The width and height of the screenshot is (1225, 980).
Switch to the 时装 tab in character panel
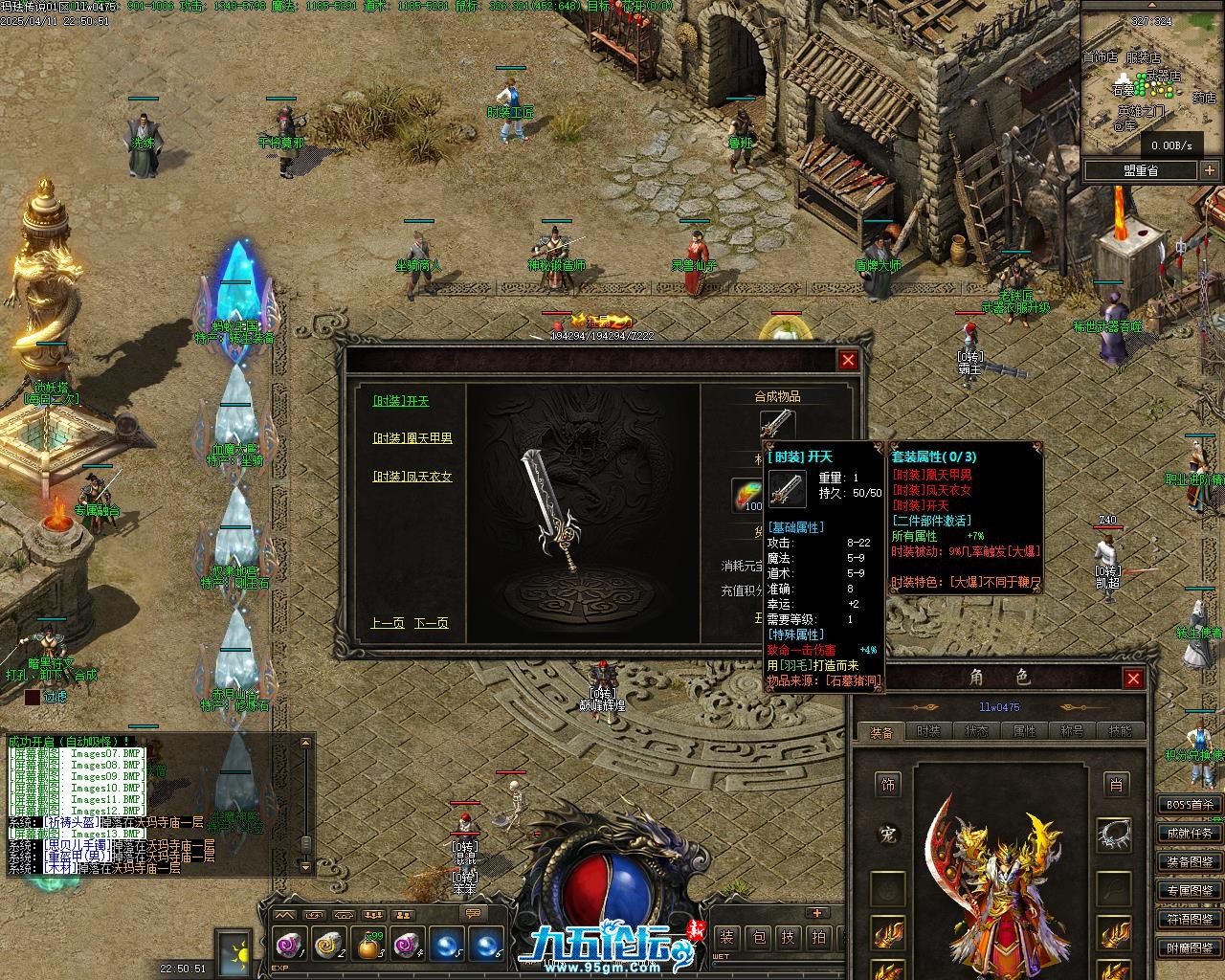928,731
